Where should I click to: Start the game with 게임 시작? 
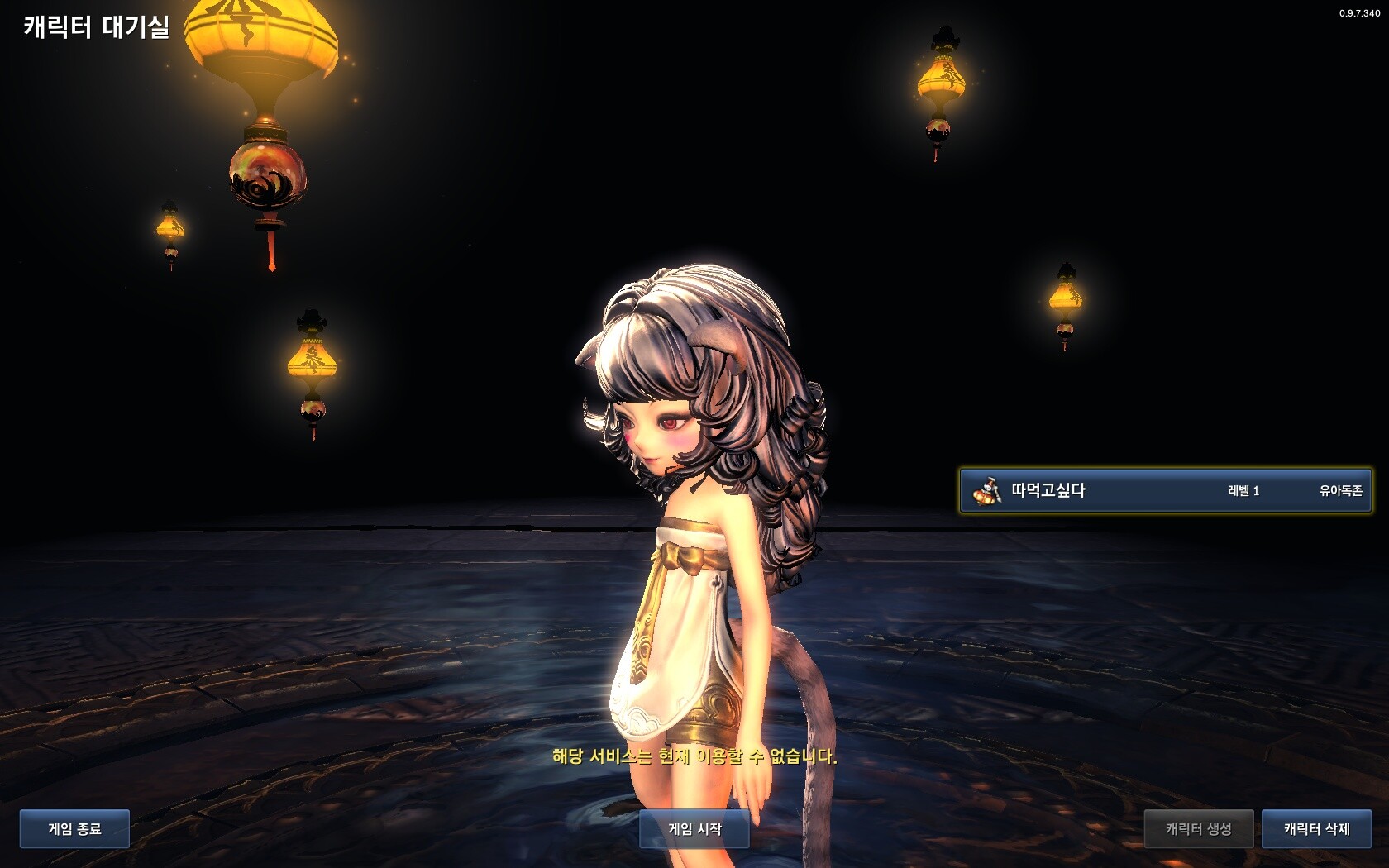pyautogui.click(x=694, y=828)
